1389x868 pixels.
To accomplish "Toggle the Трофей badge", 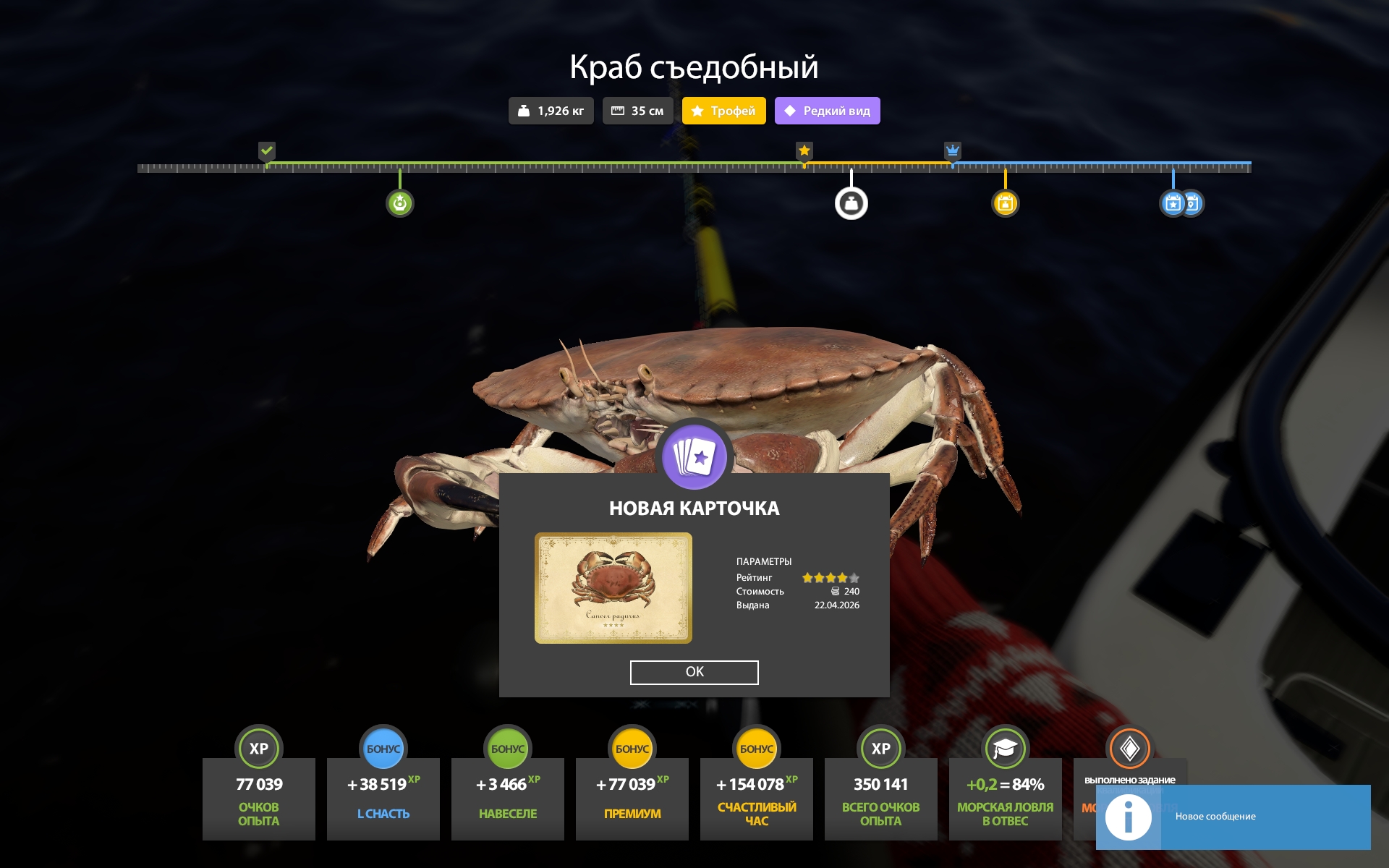I will [723, 111].
